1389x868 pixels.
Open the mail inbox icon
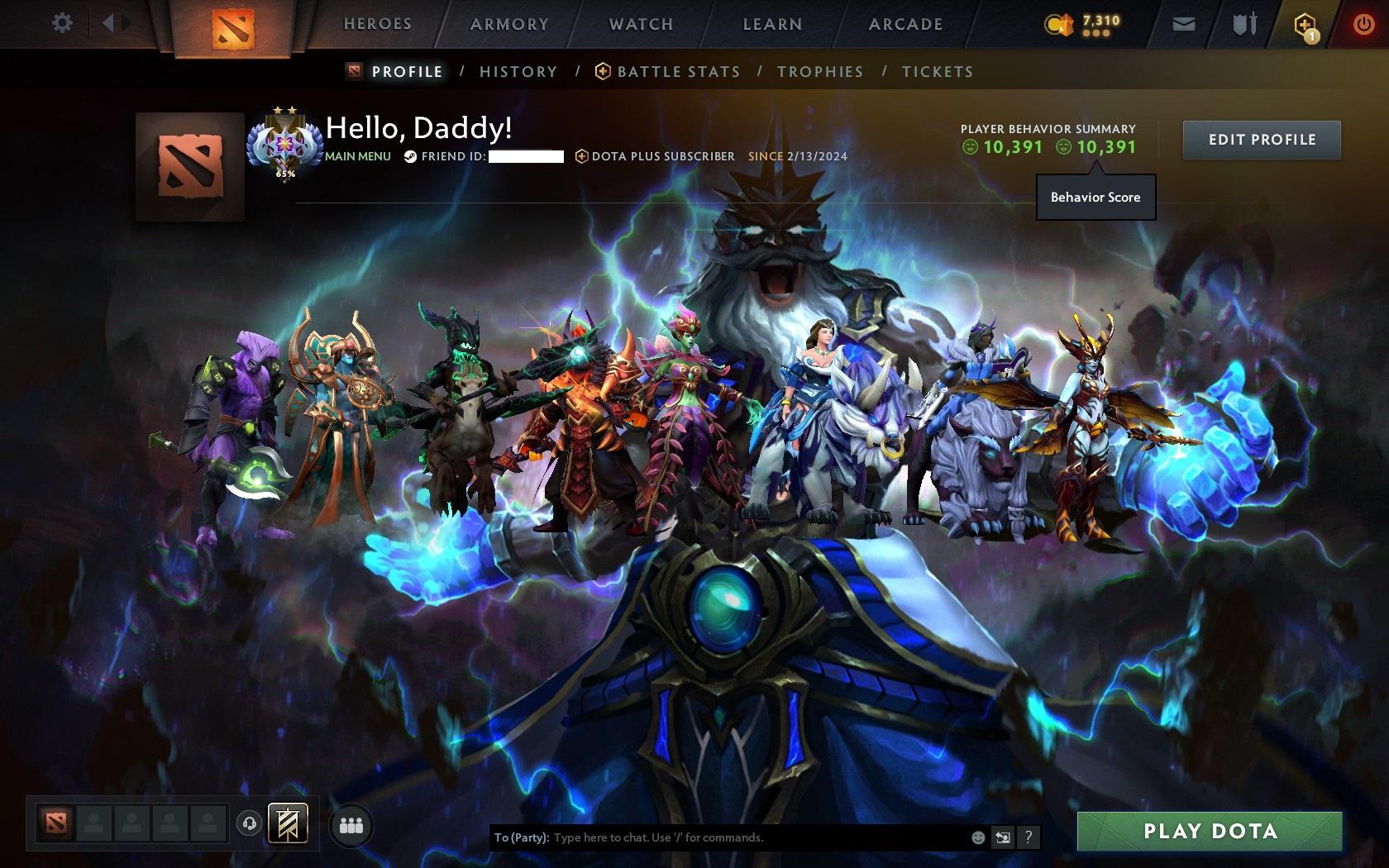click(1184, 23)
